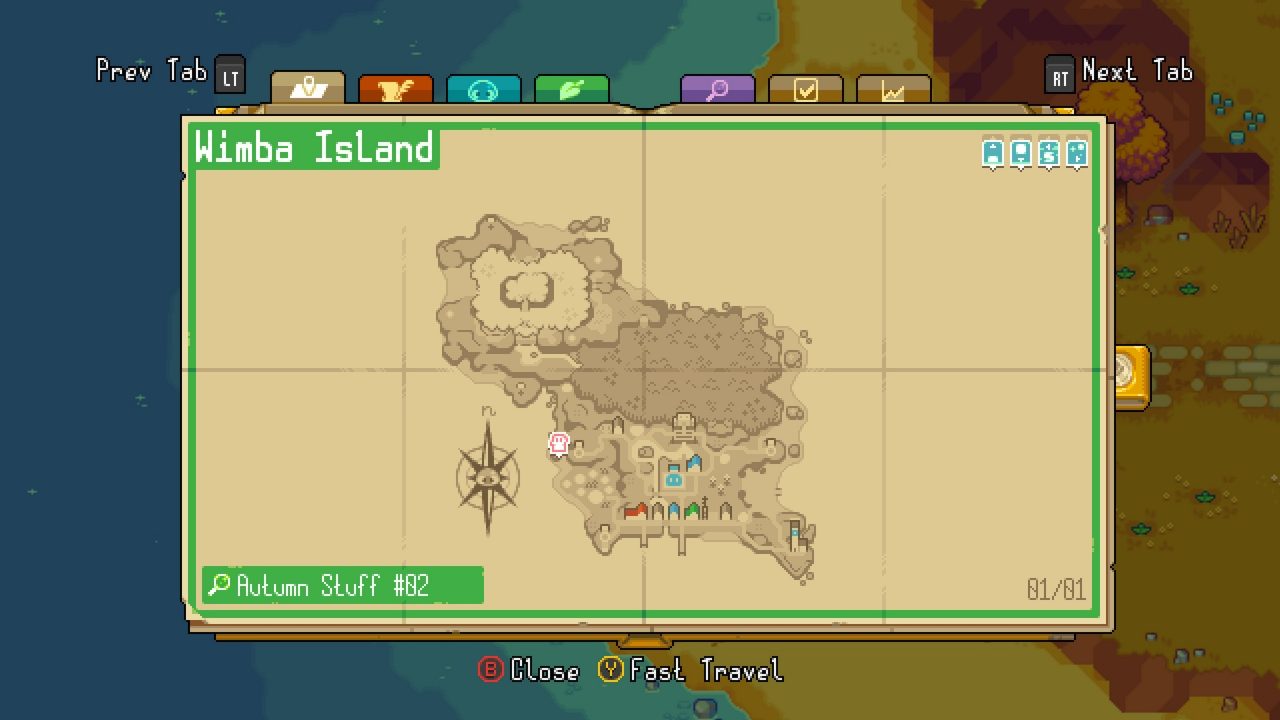Image resolution: width=1280 pixels, height=720 pixels.
Task: Select the green-roofed house in the town row
Action: pyautogui.click(x=692, y=510)
